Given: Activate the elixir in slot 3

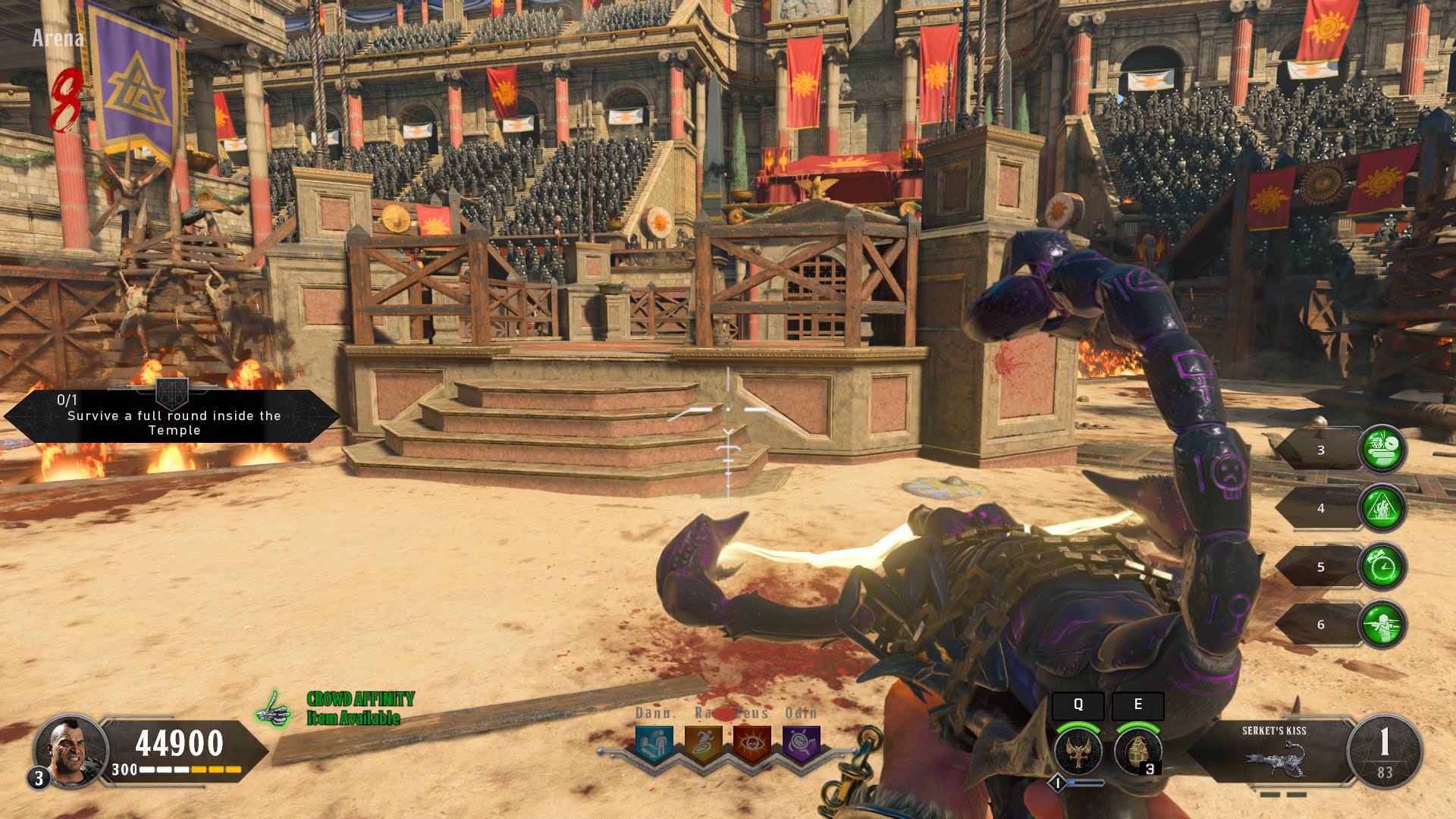Looking at the screenshot, I should point(1382,450).
